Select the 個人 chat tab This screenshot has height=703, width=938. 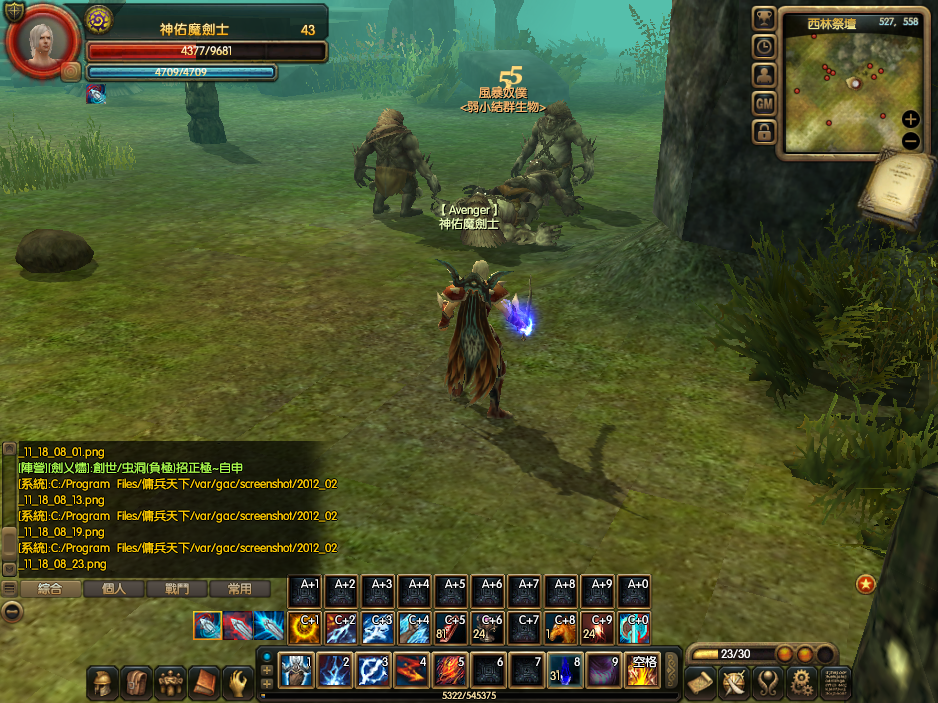(113, 589)
